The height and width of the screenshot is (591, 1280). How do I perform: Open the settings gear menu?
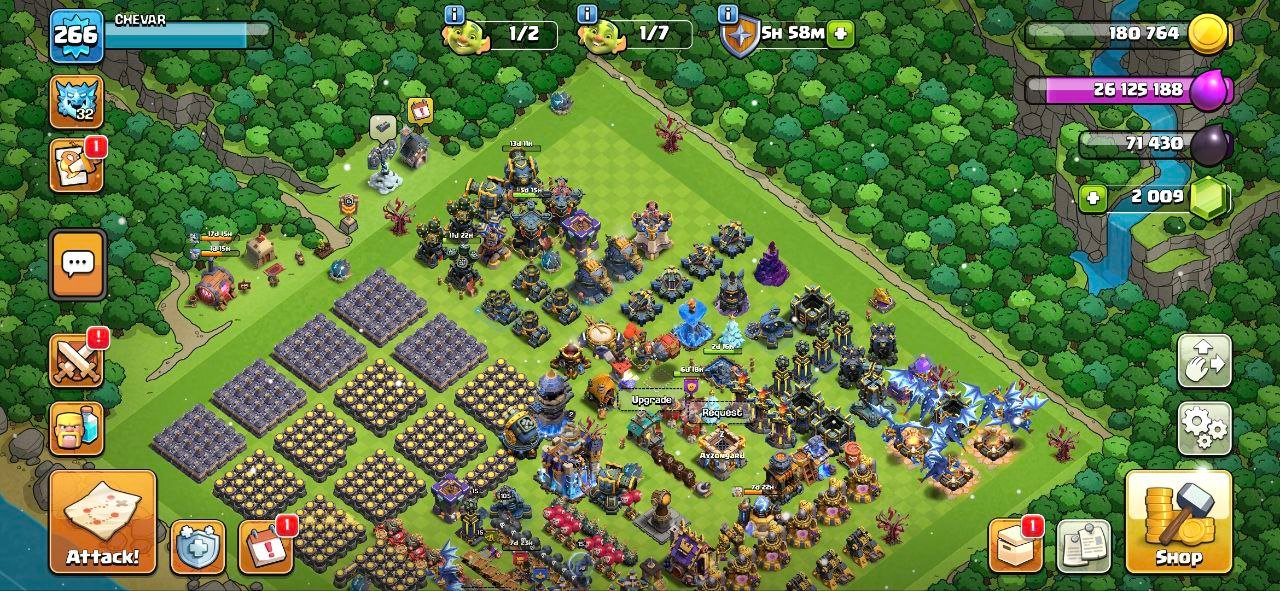[x=1204, y=428]
